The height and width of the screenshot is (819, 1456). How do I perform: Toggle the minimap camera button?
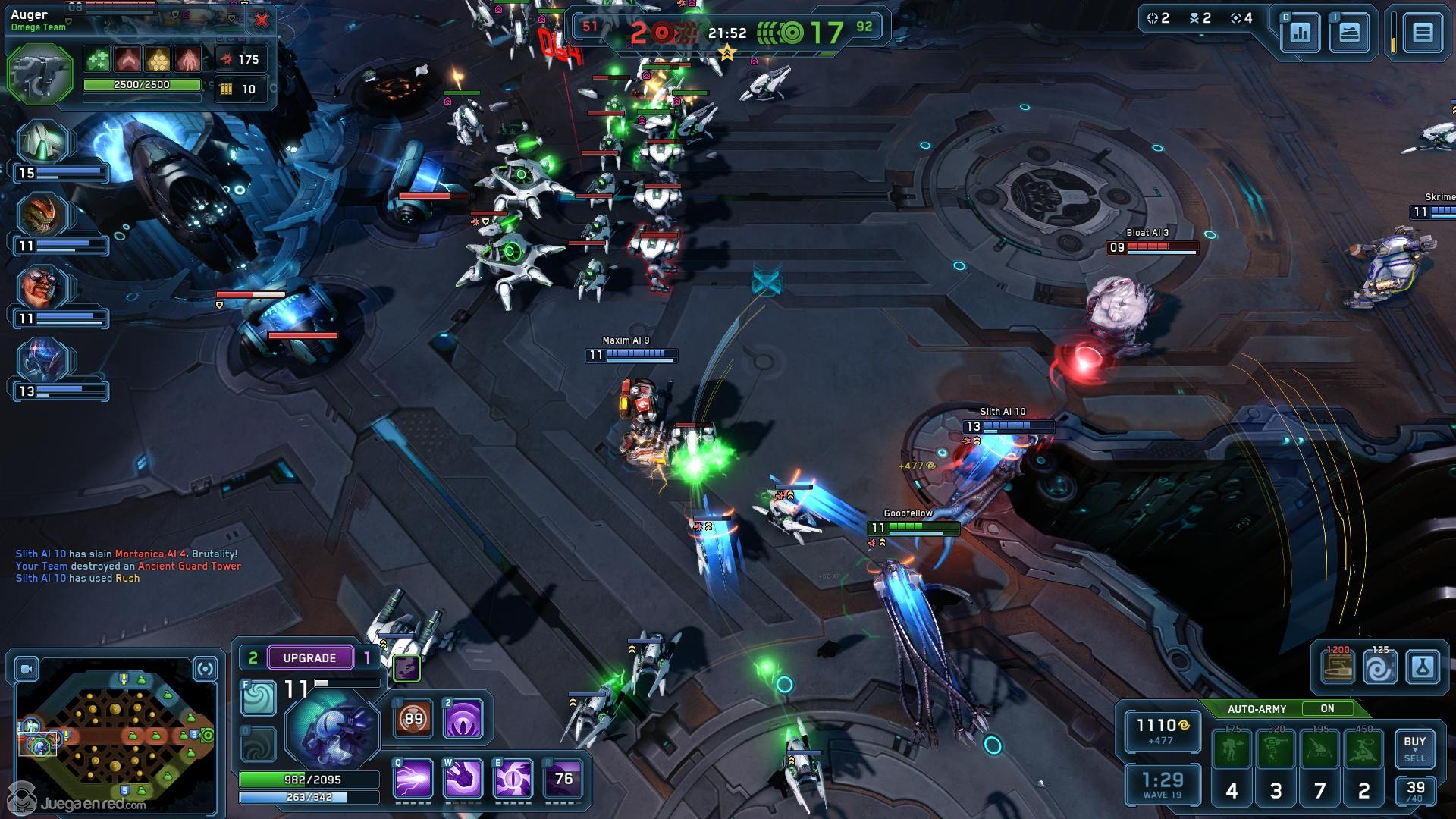(x=27, y=669)
